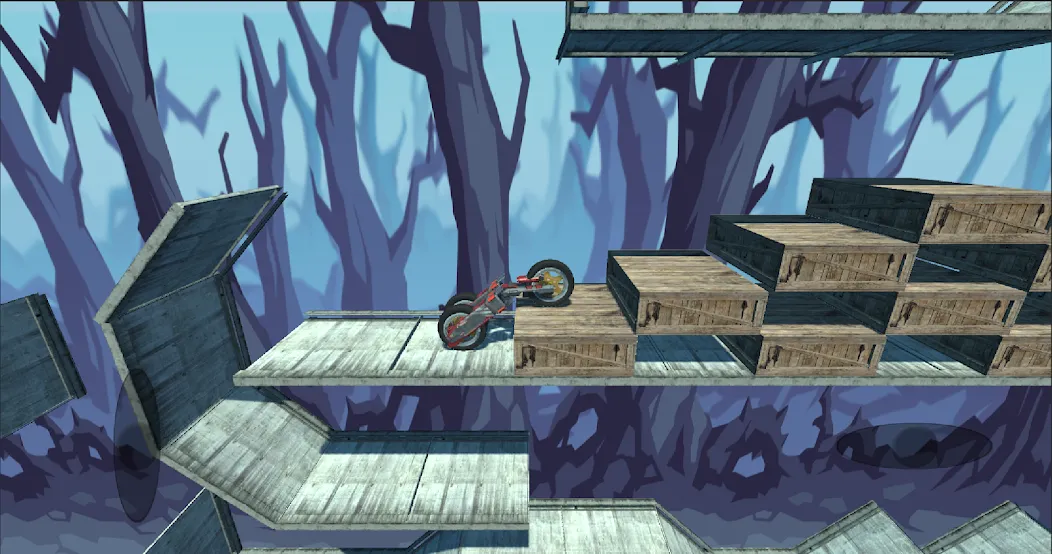Tap the vertical oval touch pad
The width and height of the screenshot is (1052, 554).
click(x=136, y=446)
